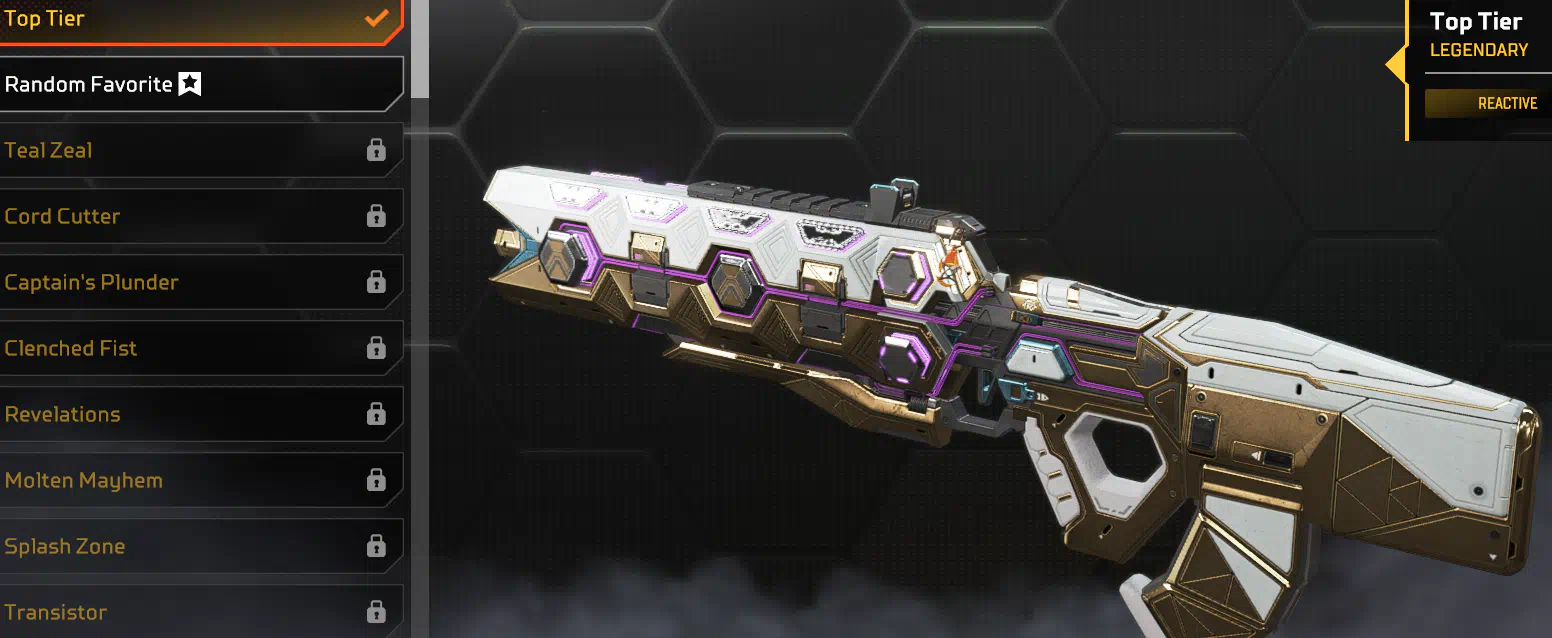Click the skin list scrollbar
Viewport: 1552px width, 638px height.
(420, 48)
